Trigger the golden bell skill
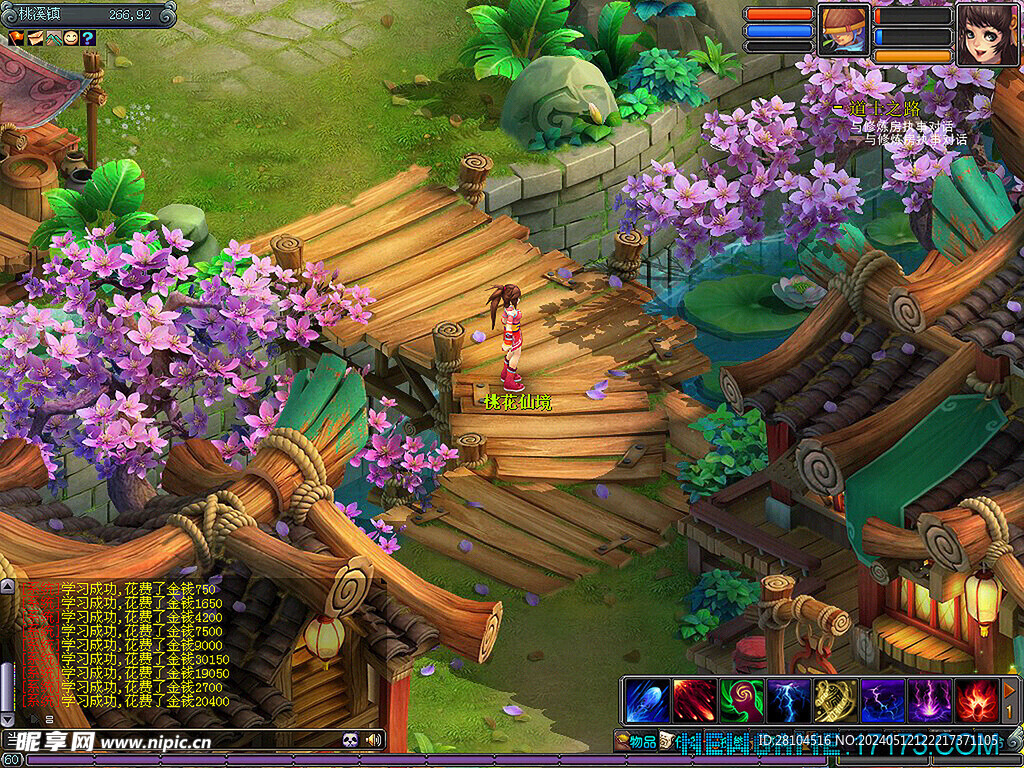Viewport: 1024px width, 768px height. click(x=835, y=700)
